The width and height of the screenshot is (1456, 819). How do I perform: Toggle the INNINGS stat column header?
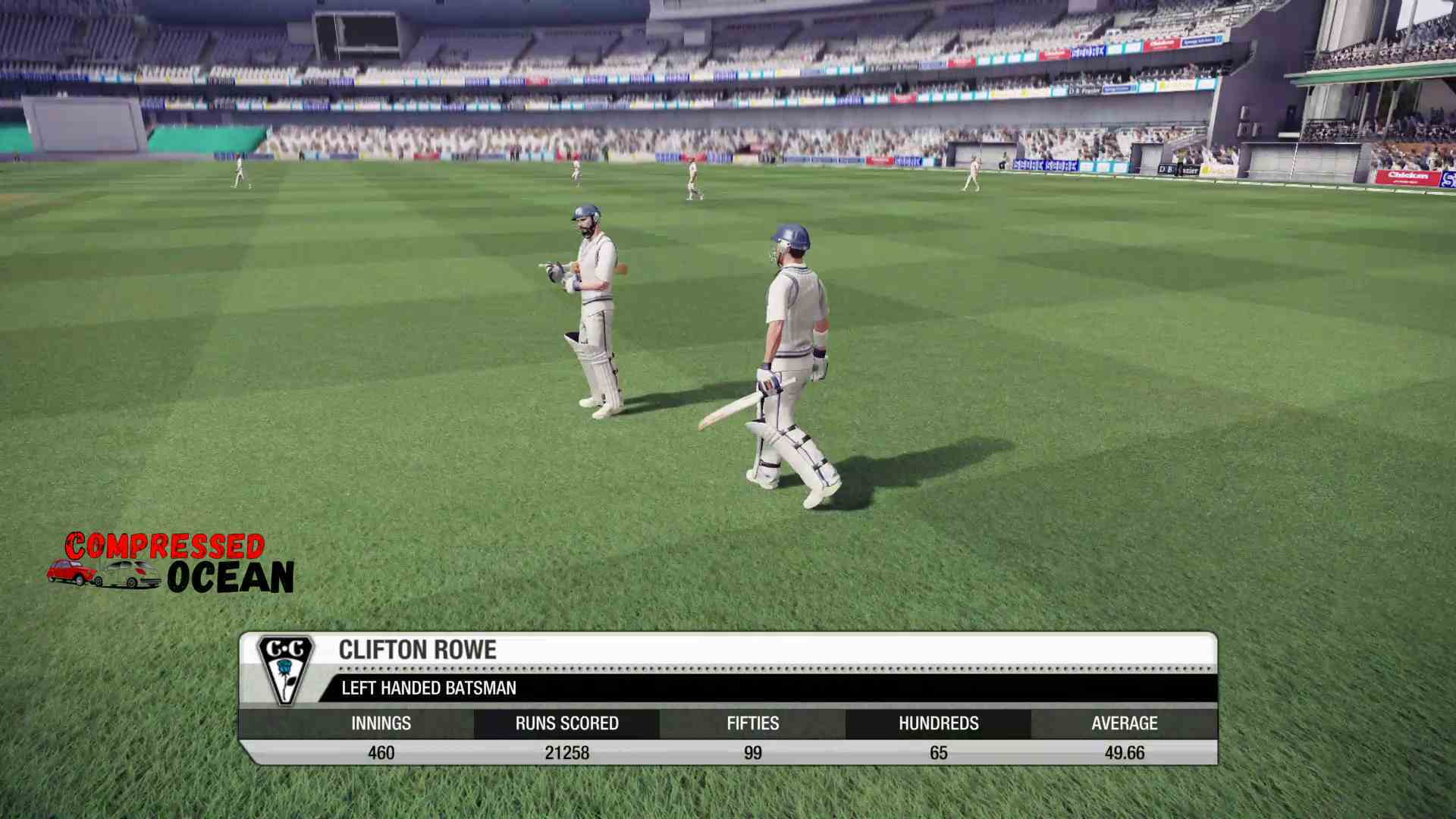coord(381,723)
